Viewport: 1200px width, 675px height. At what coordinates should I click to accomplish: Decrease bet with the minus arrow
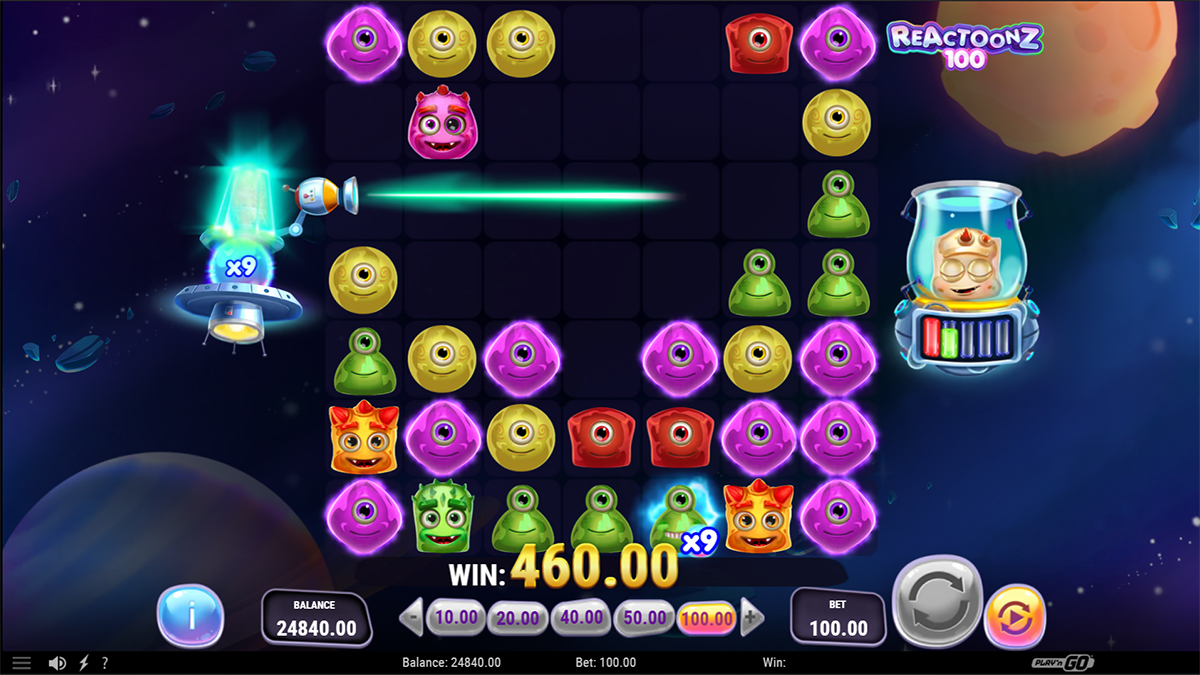(x=411, y=617)
